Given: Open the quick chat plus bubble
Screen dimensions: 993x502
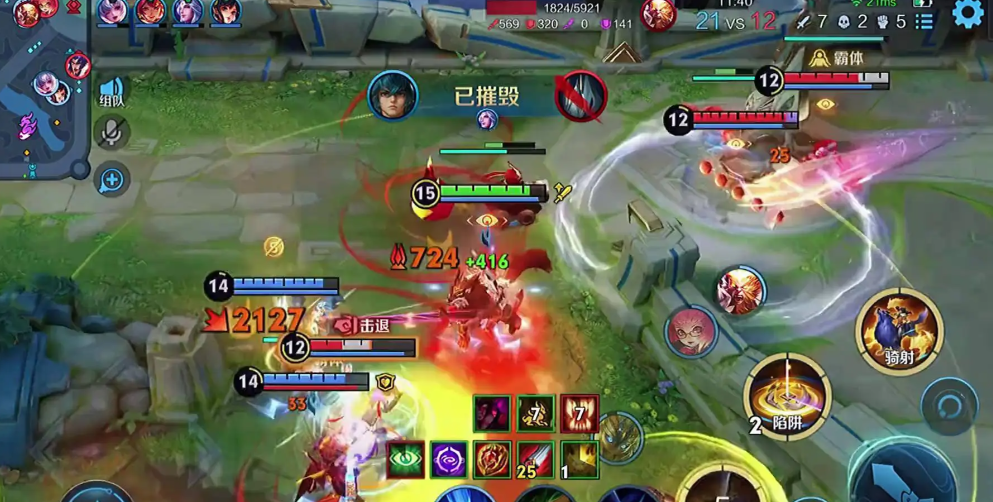Looking at the screenshot, I should (111, 180).
